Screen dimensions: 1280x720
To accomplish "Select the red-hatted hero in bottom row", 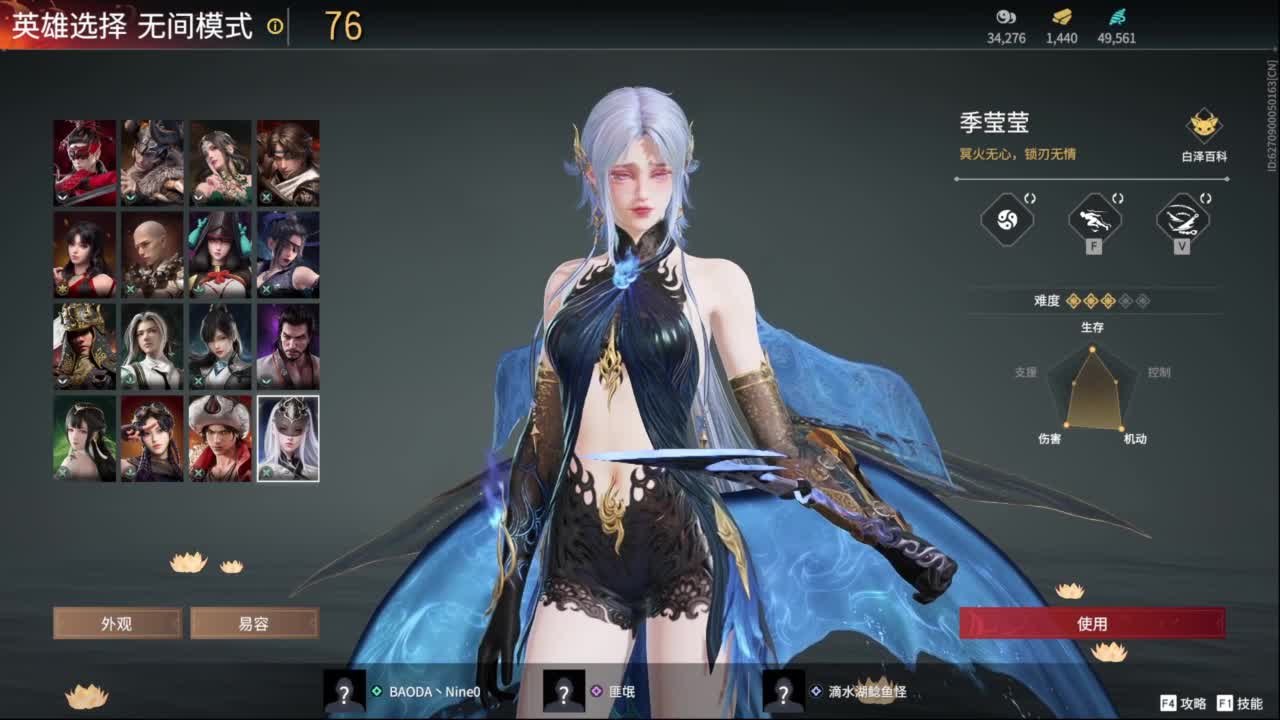I will 219,438.
